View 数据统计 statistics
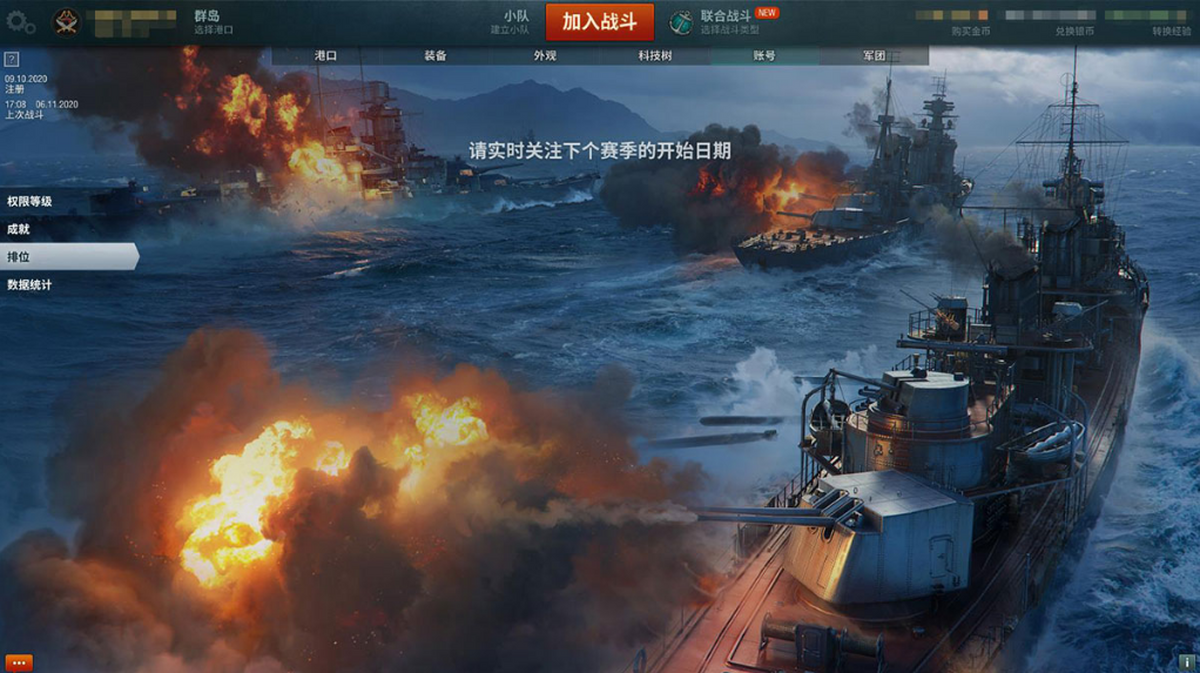Screen dimensions: 1200x673 (30, 285)
